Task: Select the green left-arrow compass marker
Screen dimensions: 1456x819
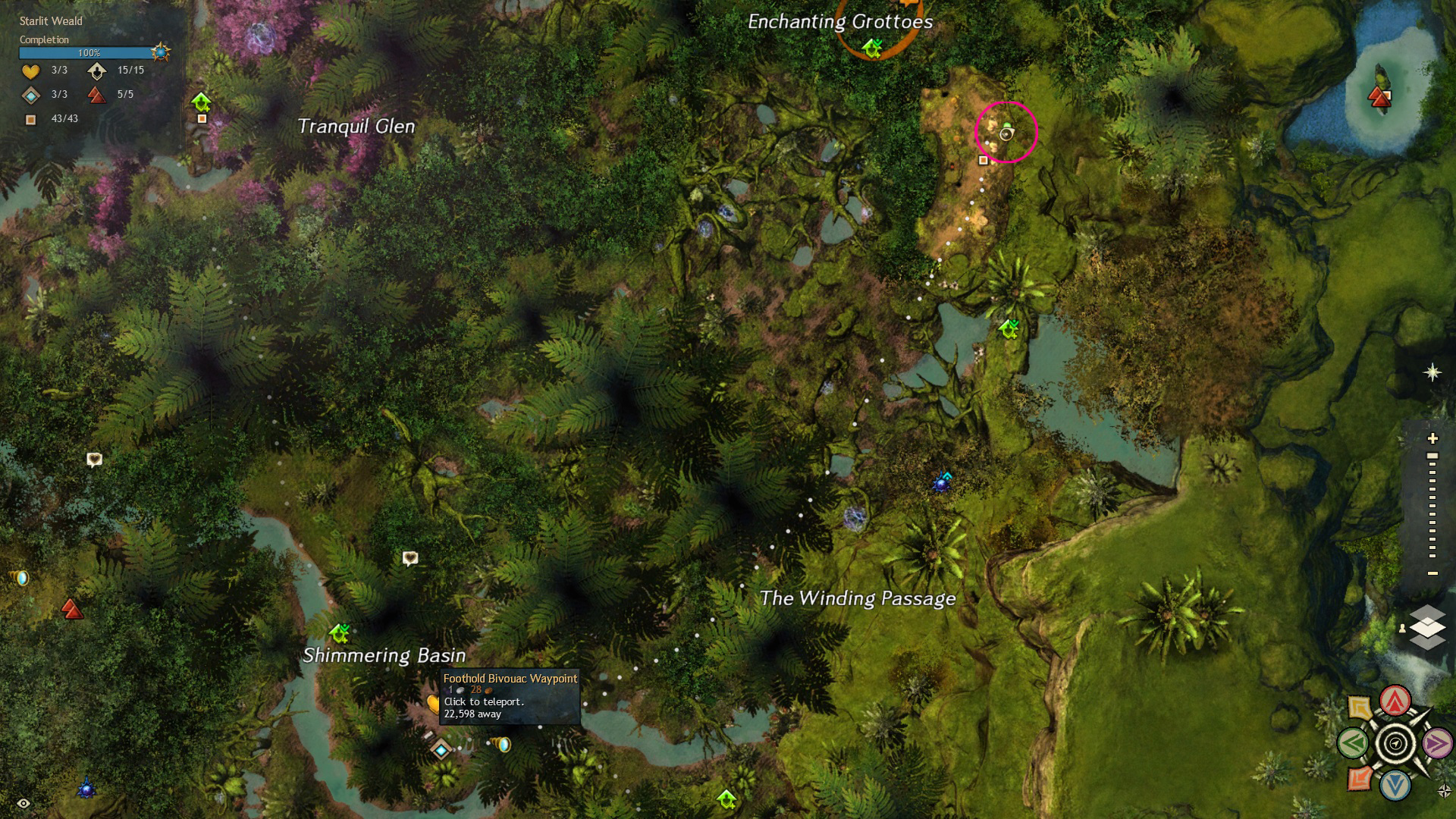Action: (1353, 744)
